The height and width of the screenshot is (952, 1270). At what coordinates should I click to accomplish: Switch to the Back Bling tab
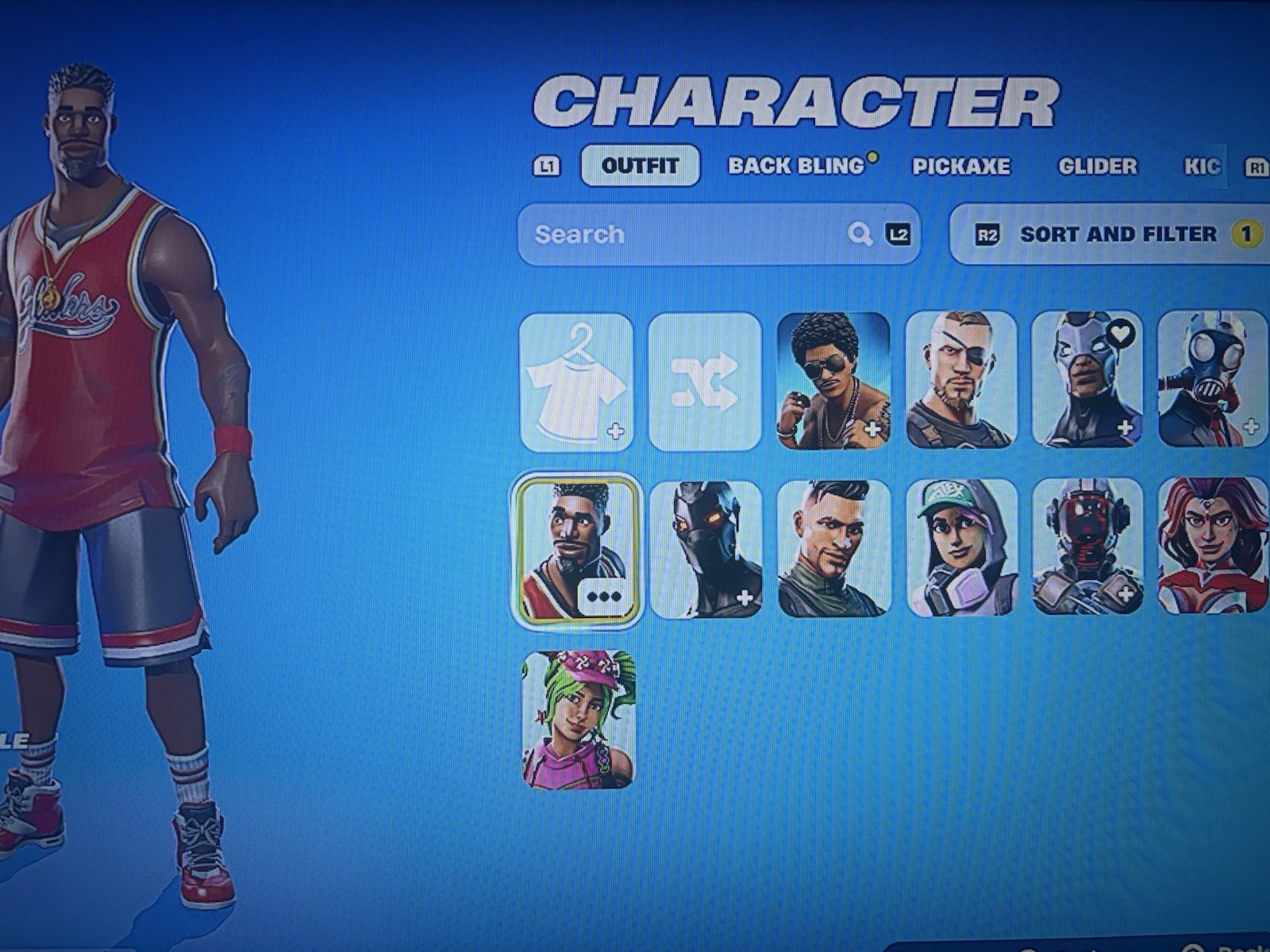tap(795, 166)
